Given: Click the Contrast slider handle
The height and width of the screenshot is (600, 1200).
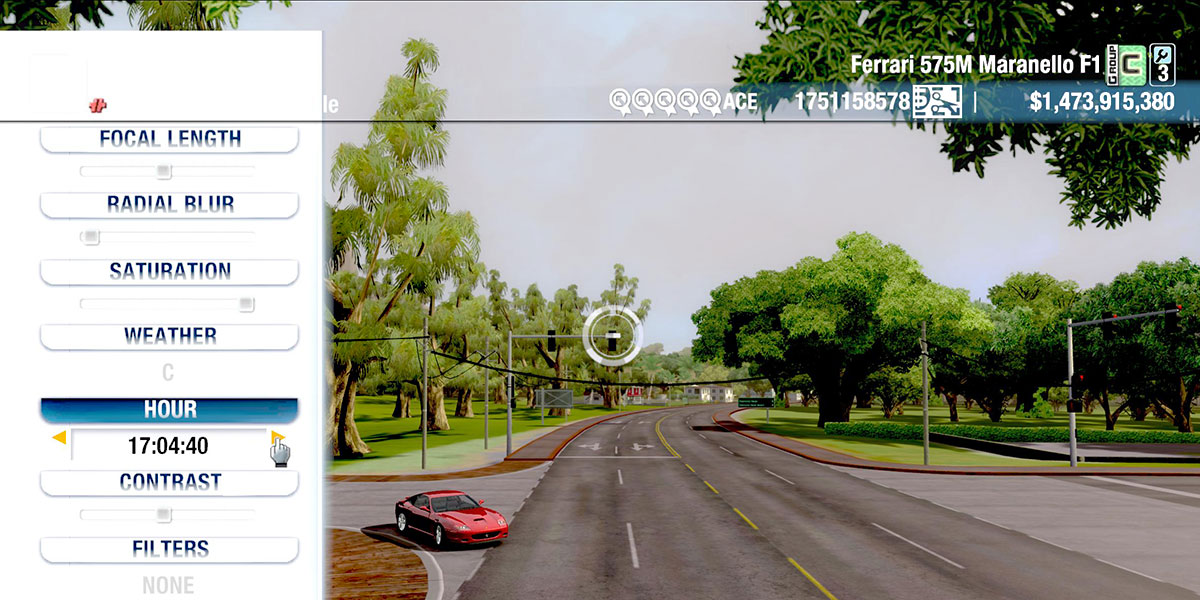Looking at the screenshot, I should point(164,515).
